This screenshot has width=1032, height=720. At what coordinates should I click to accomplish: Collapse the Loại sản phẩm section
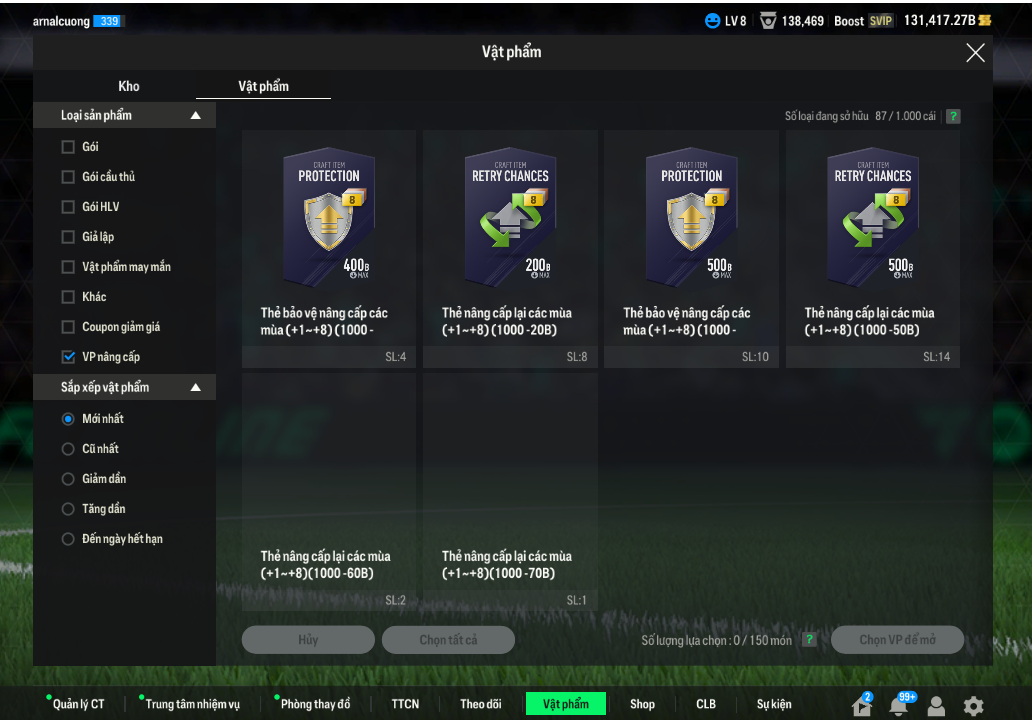click(196, 116)
